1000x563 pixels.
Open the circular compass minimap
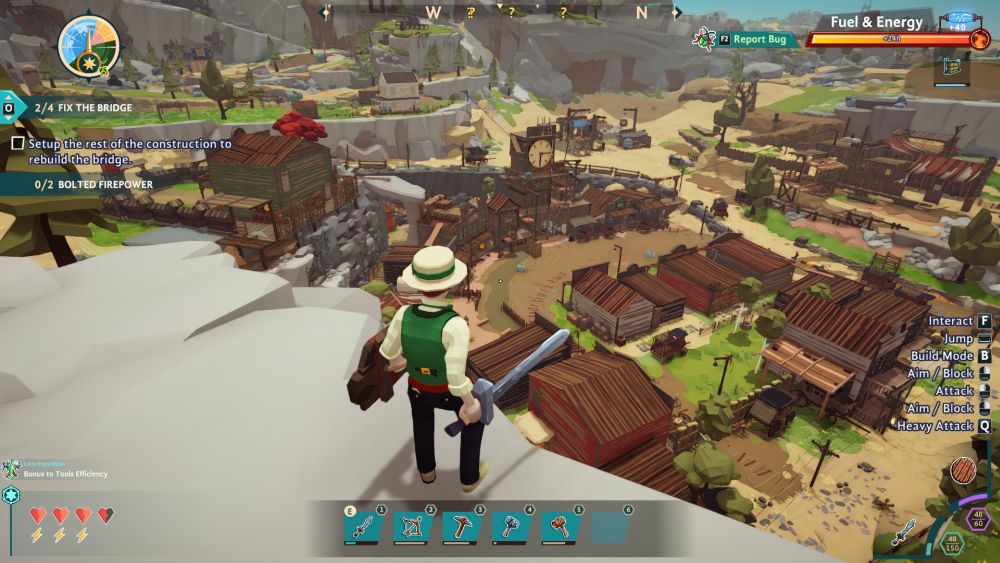[x=89, y=46]
